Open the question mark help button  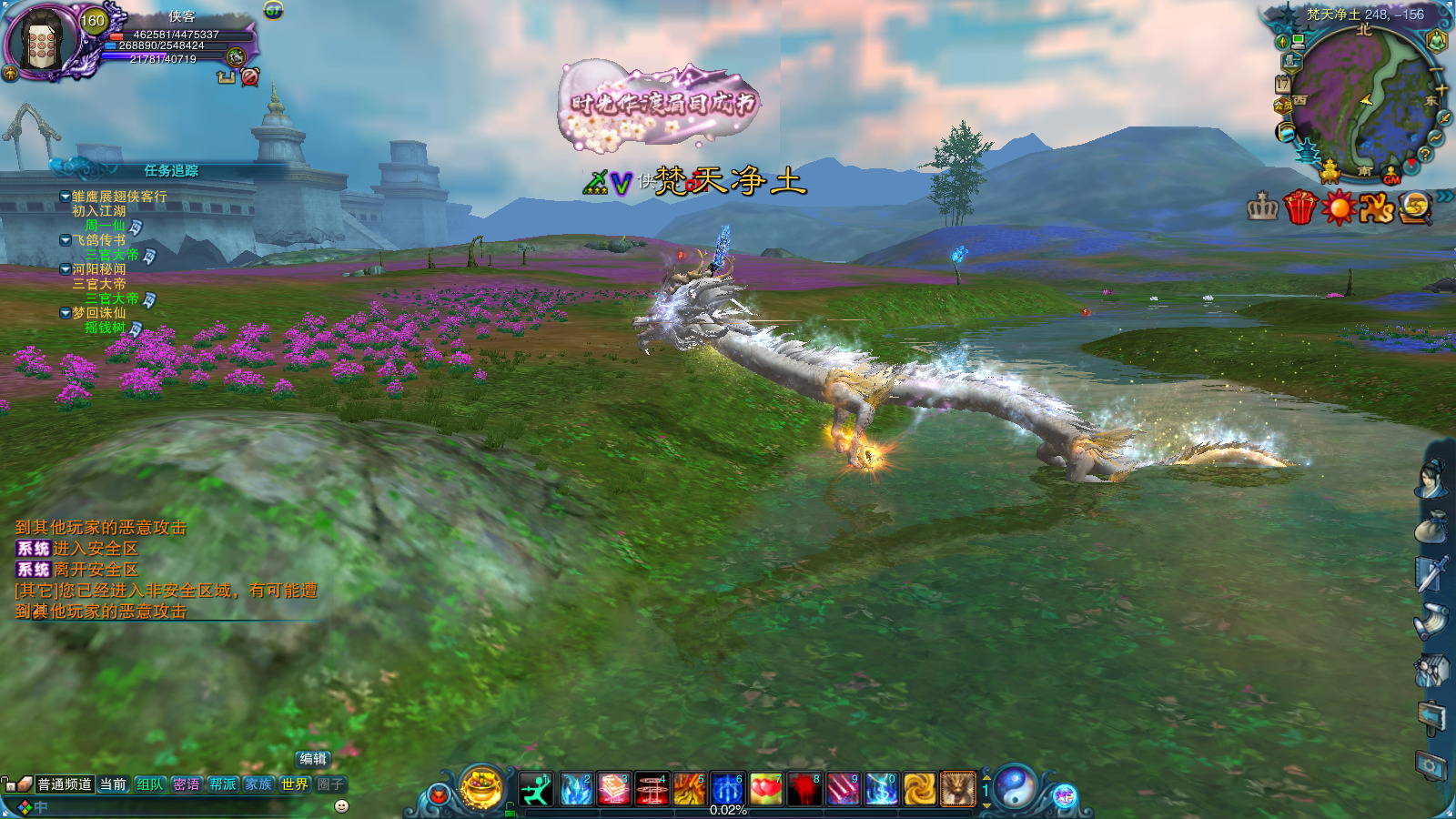[1425, 155]
